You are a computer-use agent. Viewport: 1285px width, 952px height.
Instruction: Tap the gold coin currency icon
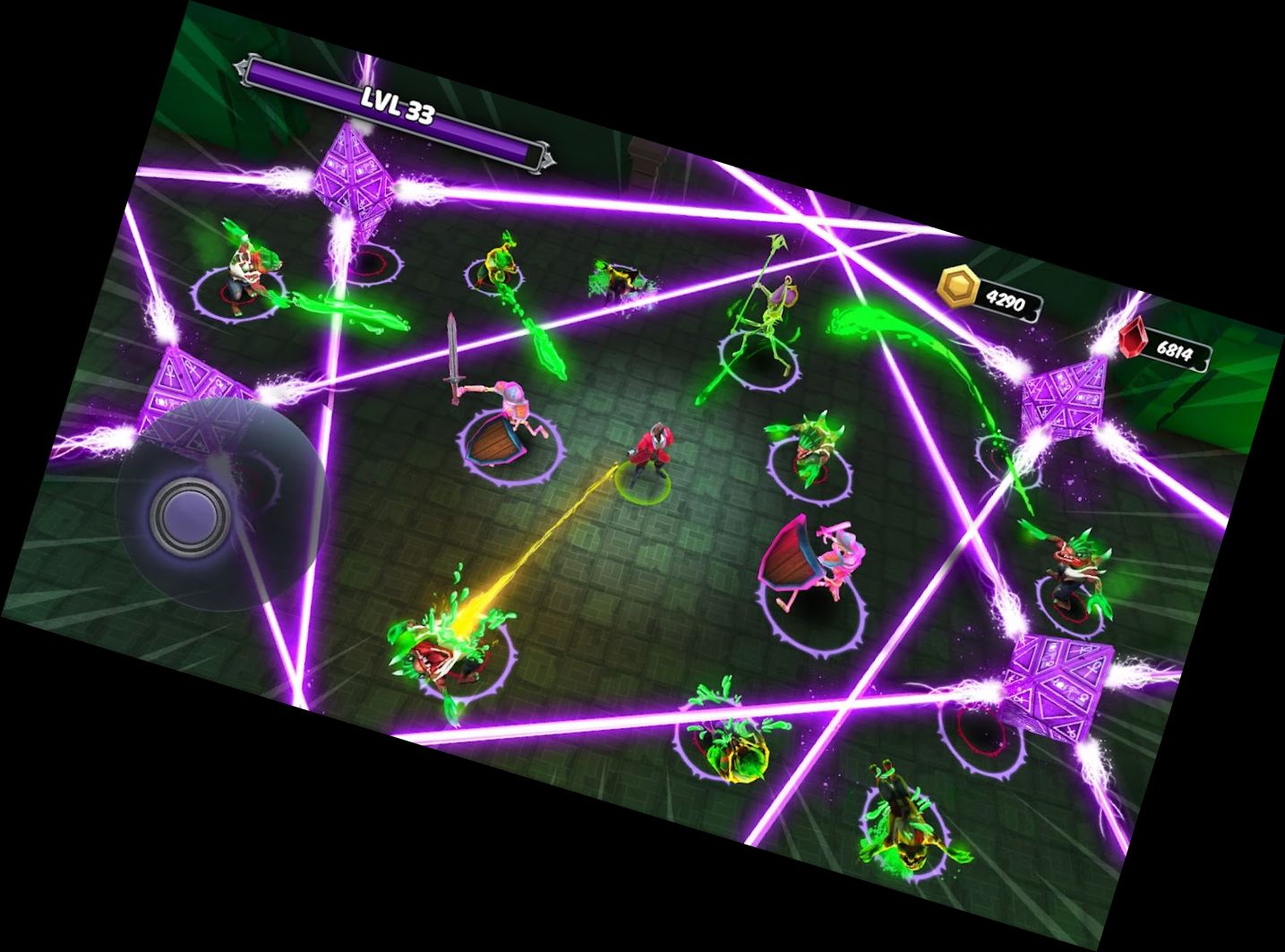[x=958, y=287]
